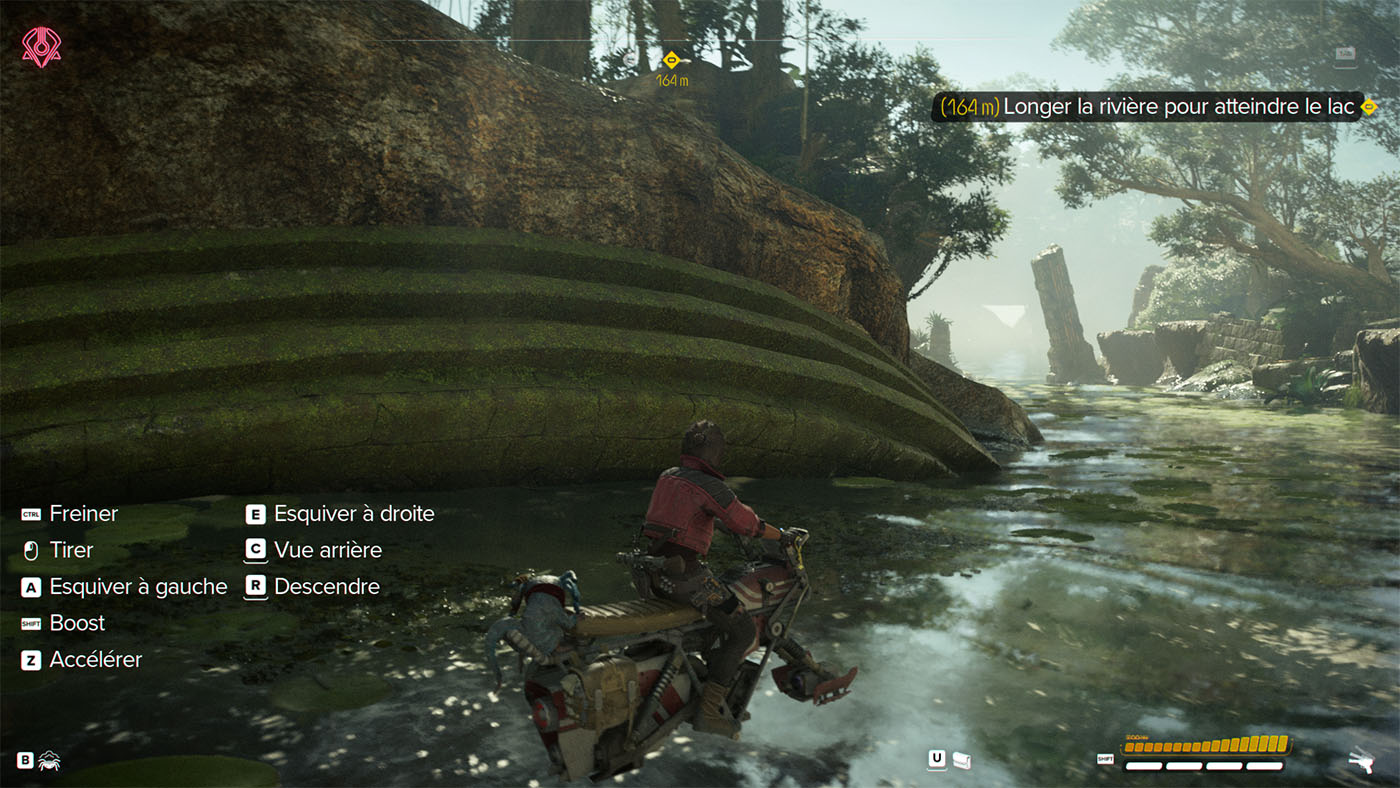The image size is (1400, 788).
Task: Click the pink emblem icon in the corner
Action: point(41,47)
